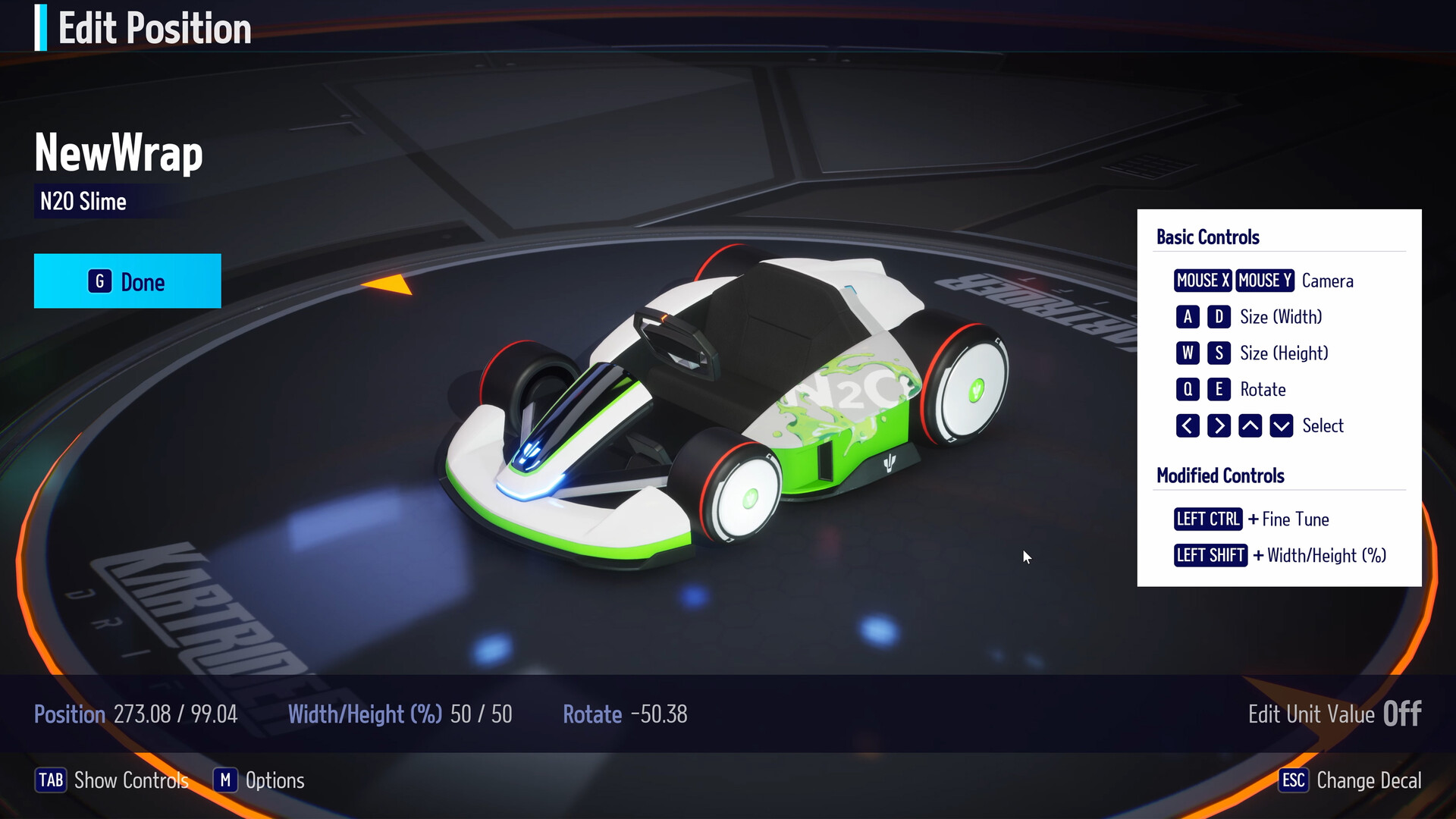Click the up arrow select icon

(x=1250, y=425)
